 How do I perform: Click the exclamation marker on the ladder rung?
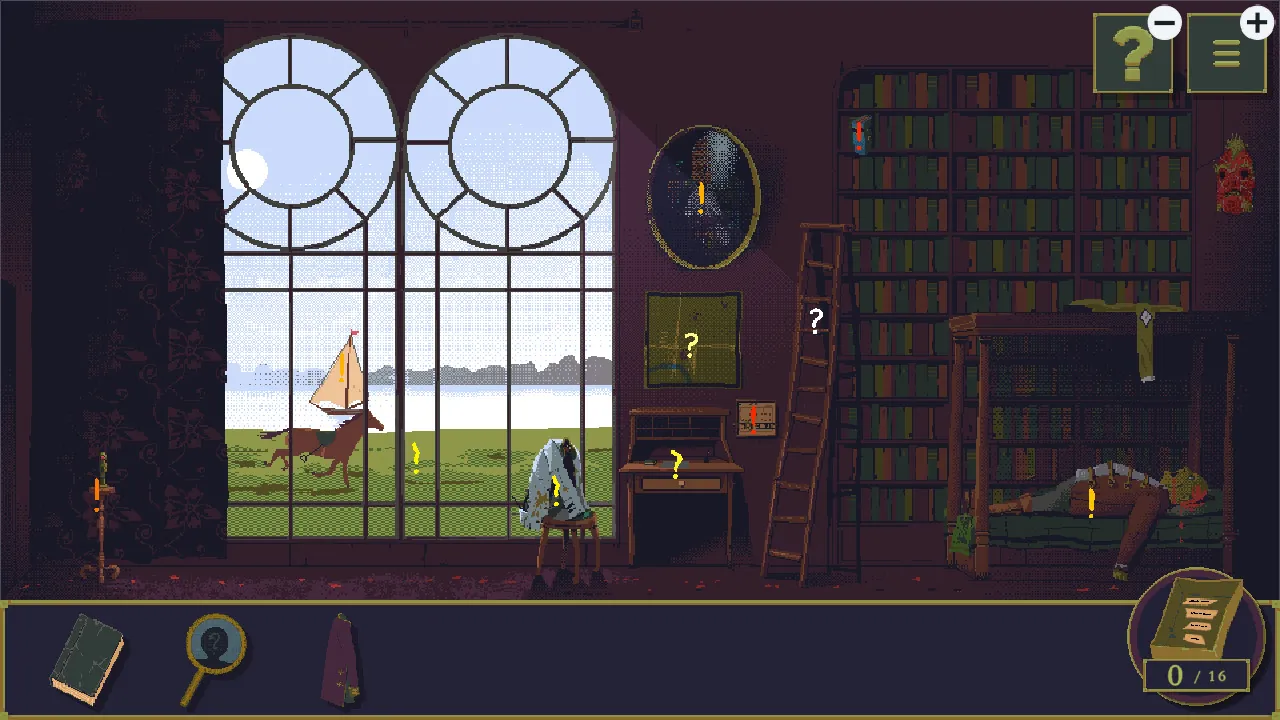tap(858, 131)
